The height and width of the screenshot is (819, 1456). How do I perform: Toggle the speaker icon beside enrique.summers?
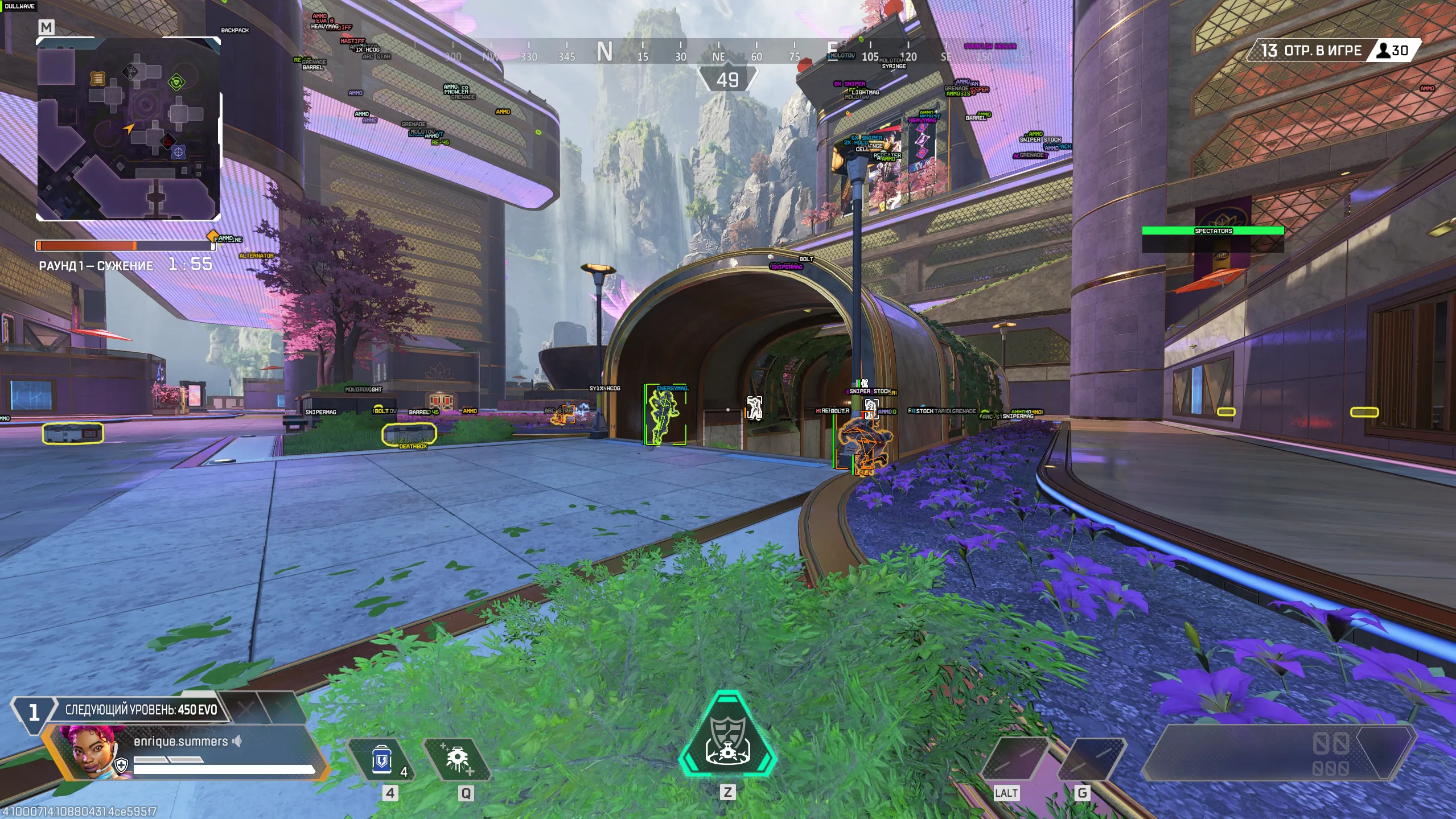(x=237, y=741)
